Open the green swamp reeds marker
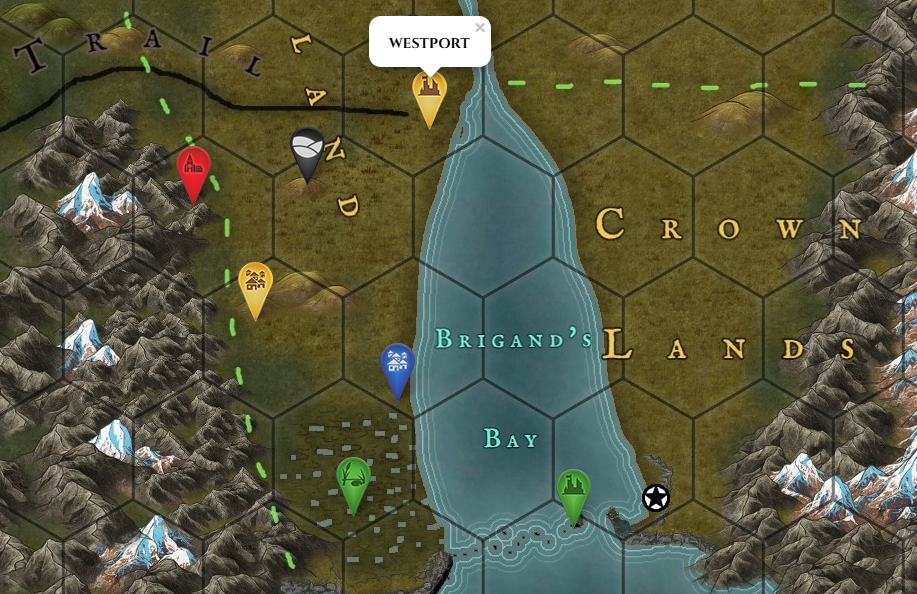The width and height of the screenshot is (917, 594). click(353, 479)
